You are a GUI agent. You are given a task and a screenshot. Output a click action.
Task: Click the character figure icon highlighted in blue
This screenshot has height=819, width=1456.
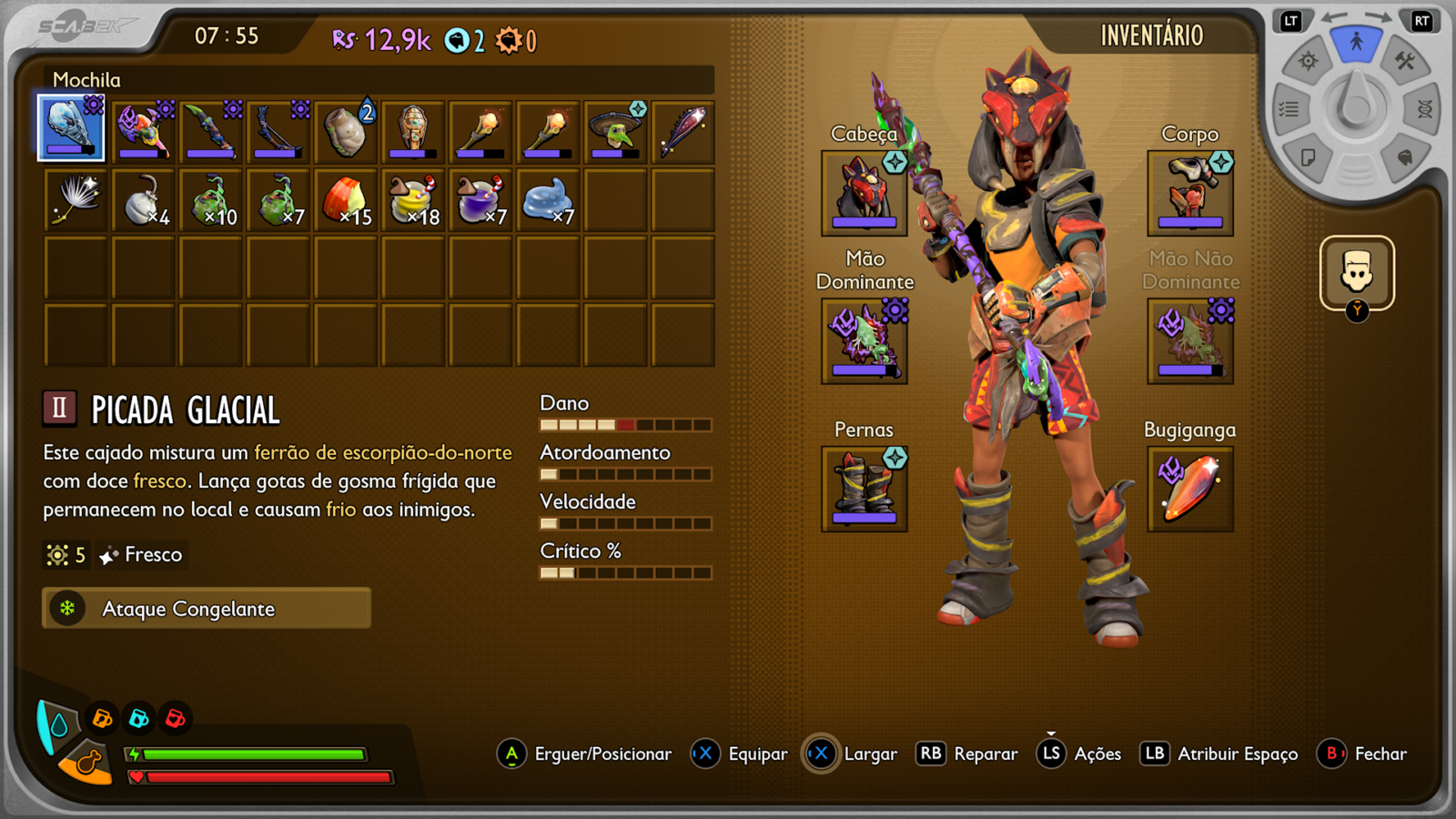pos(1356,40)
